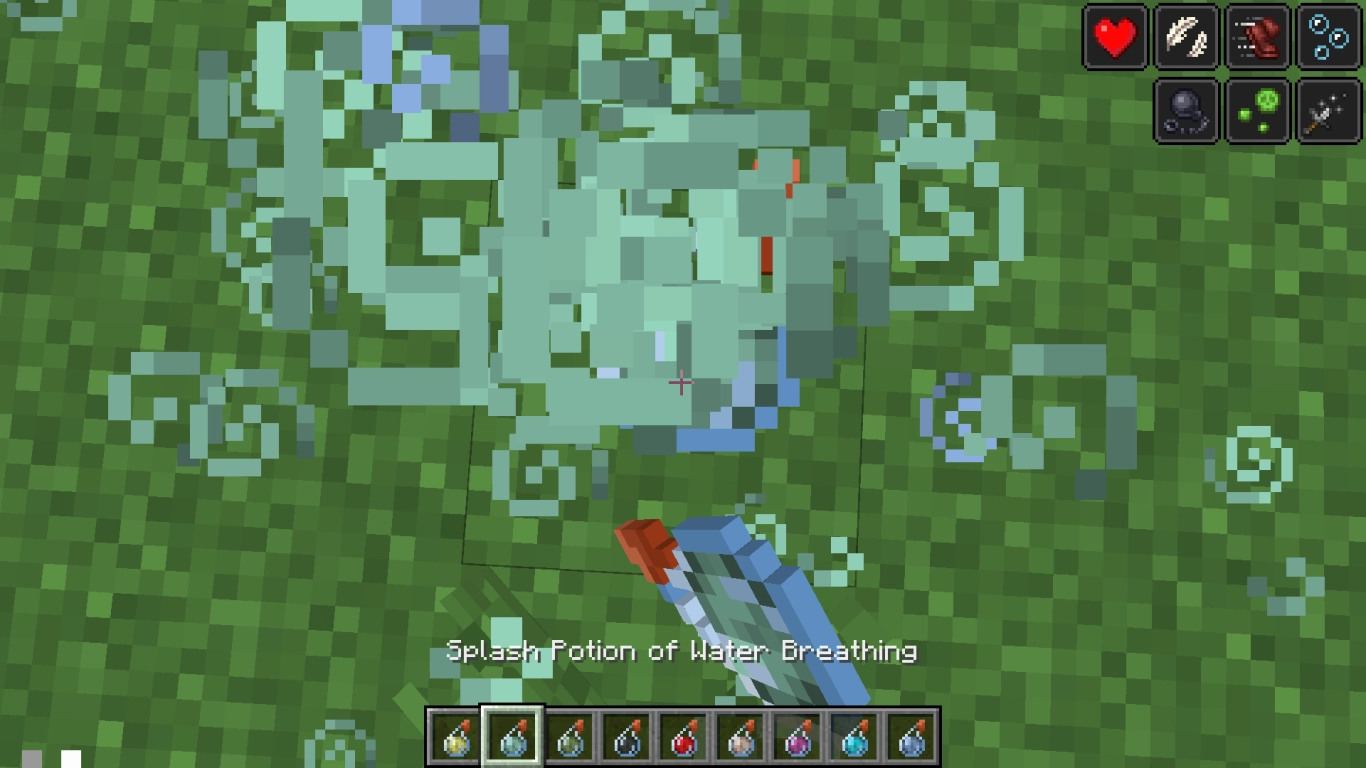Click the green Poison effect icon
Viewport: 1366px width, 768px height.
(x=1257, y=110)
